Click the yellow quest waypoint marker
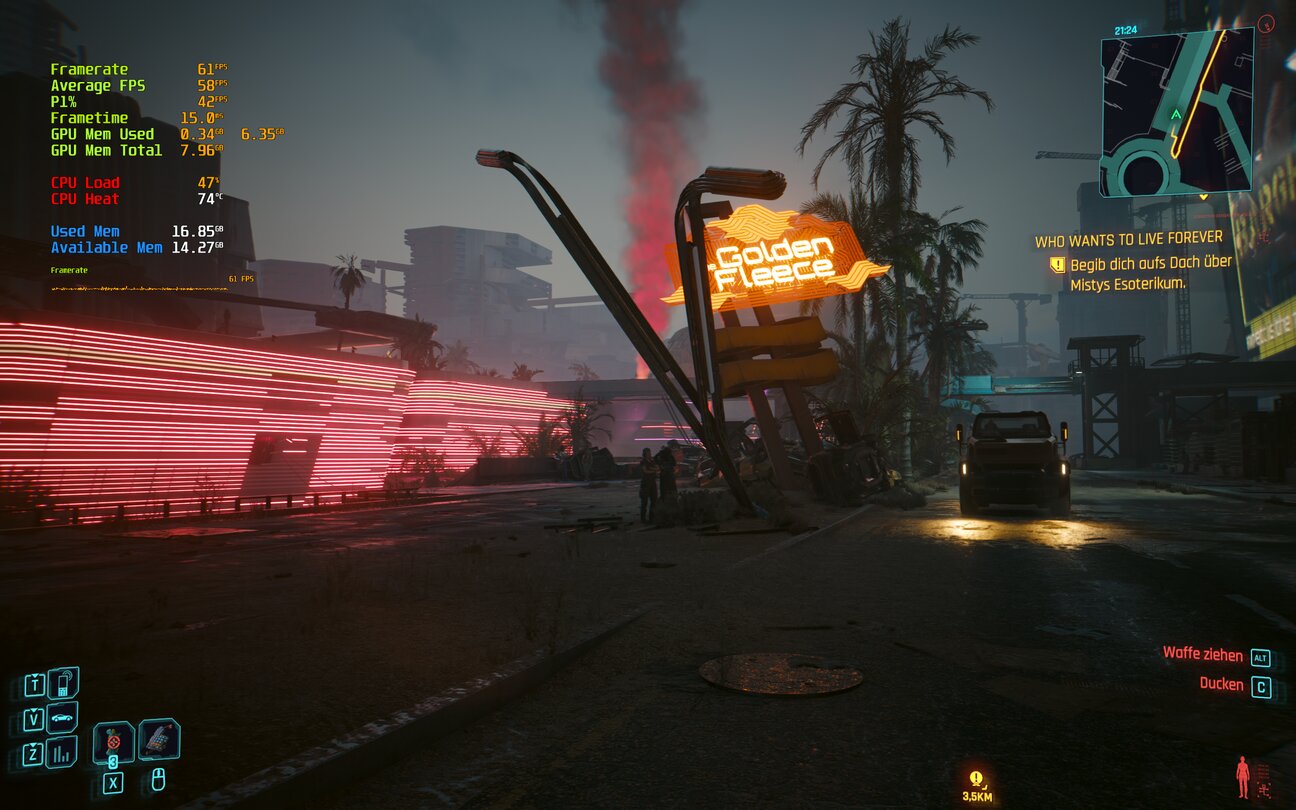The image size is (1296, 810). tap(976, 778)
